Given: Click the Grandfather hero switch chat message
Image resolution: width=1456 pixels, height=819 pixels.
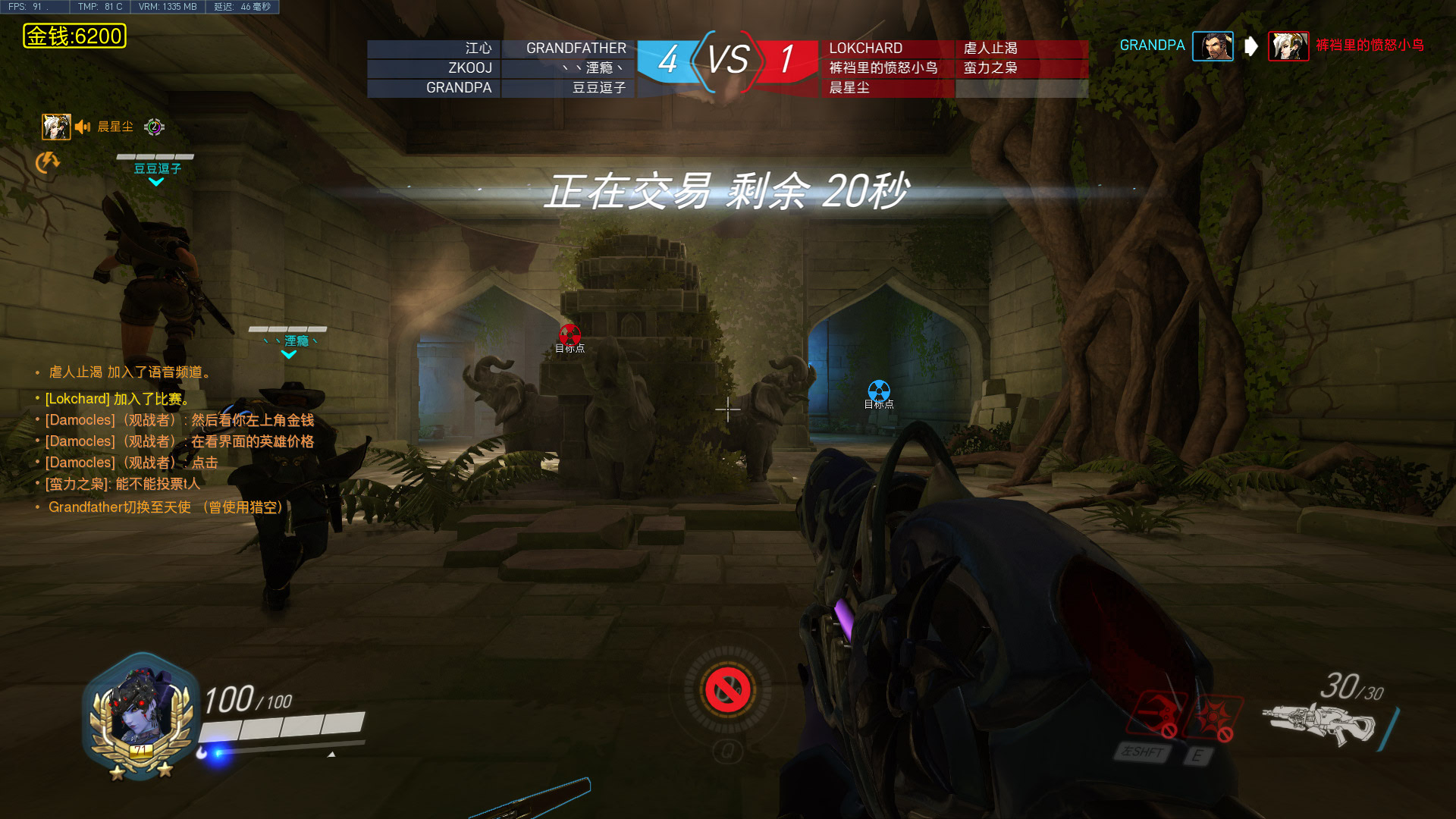Looking at the screenshot, I should click(x=165, y=507).
